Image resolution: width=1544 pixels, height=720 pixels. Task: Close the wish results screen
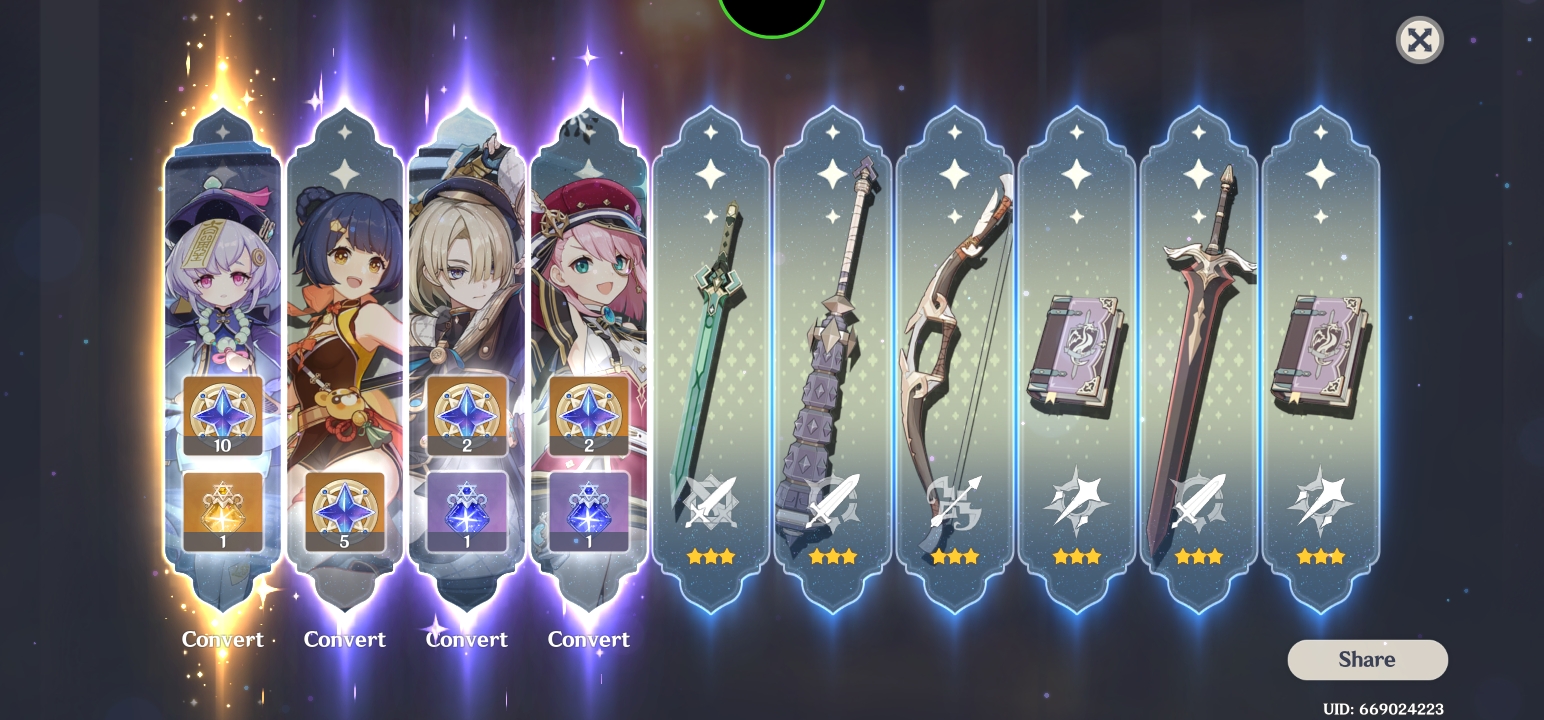[x=1420, y=40]
